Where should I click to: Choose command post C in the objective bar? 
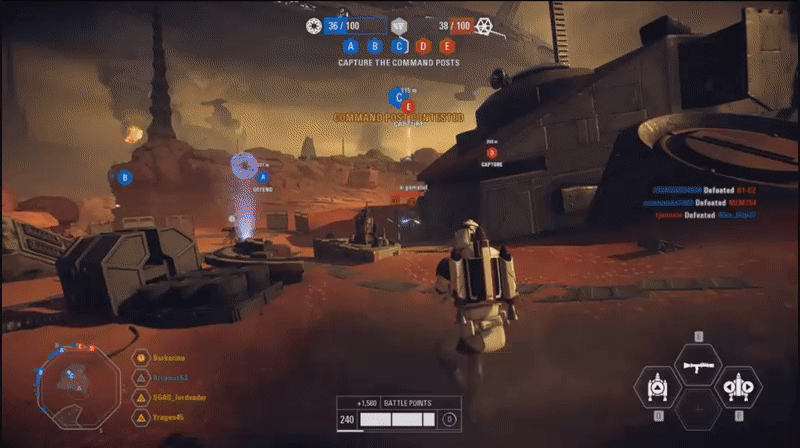pyautogui.click(x=399, y=46)
